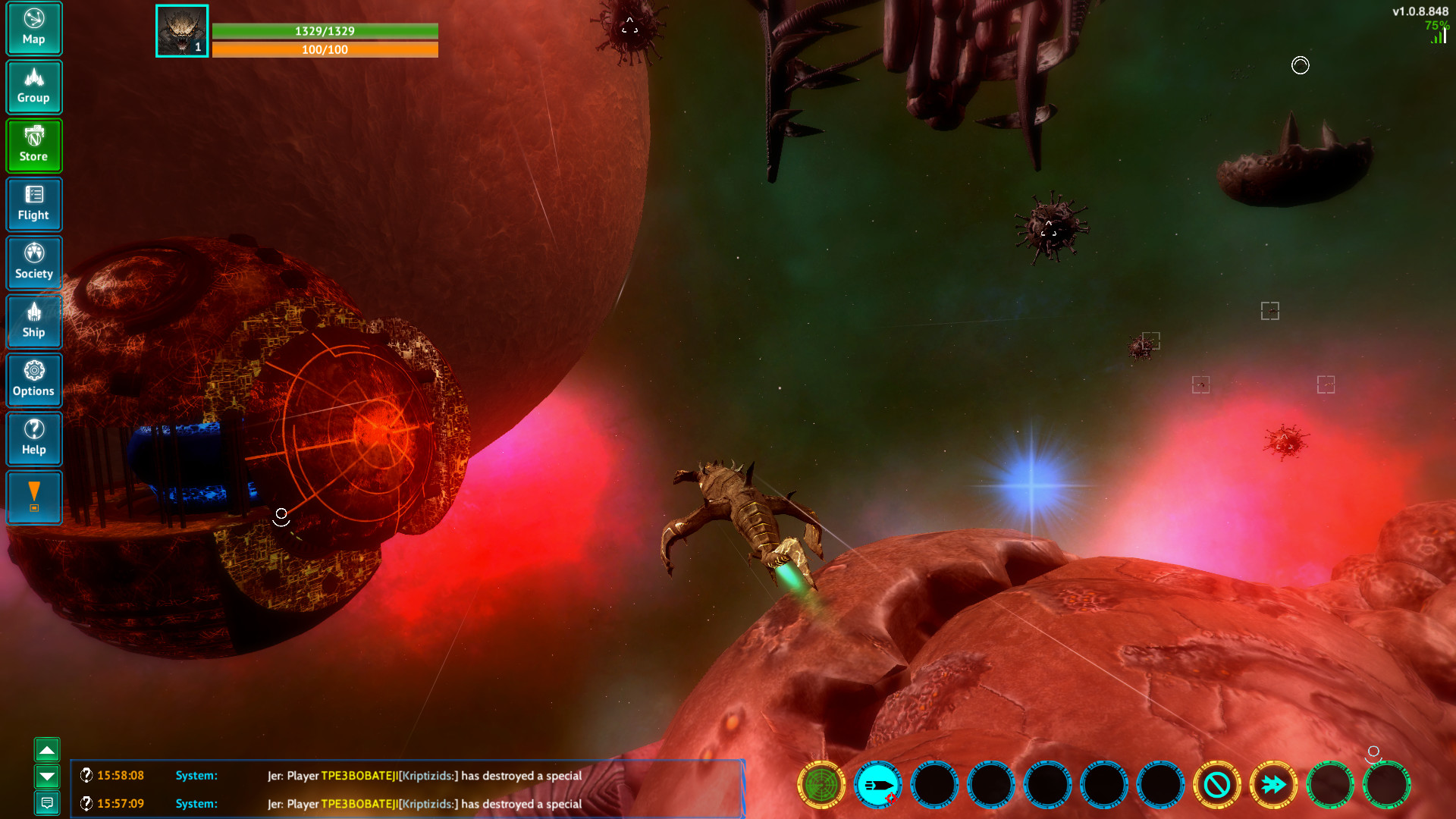The image size is (1456, 819).
Task: Trigger the missile ability on the hotbar
Action: [879, 785]
